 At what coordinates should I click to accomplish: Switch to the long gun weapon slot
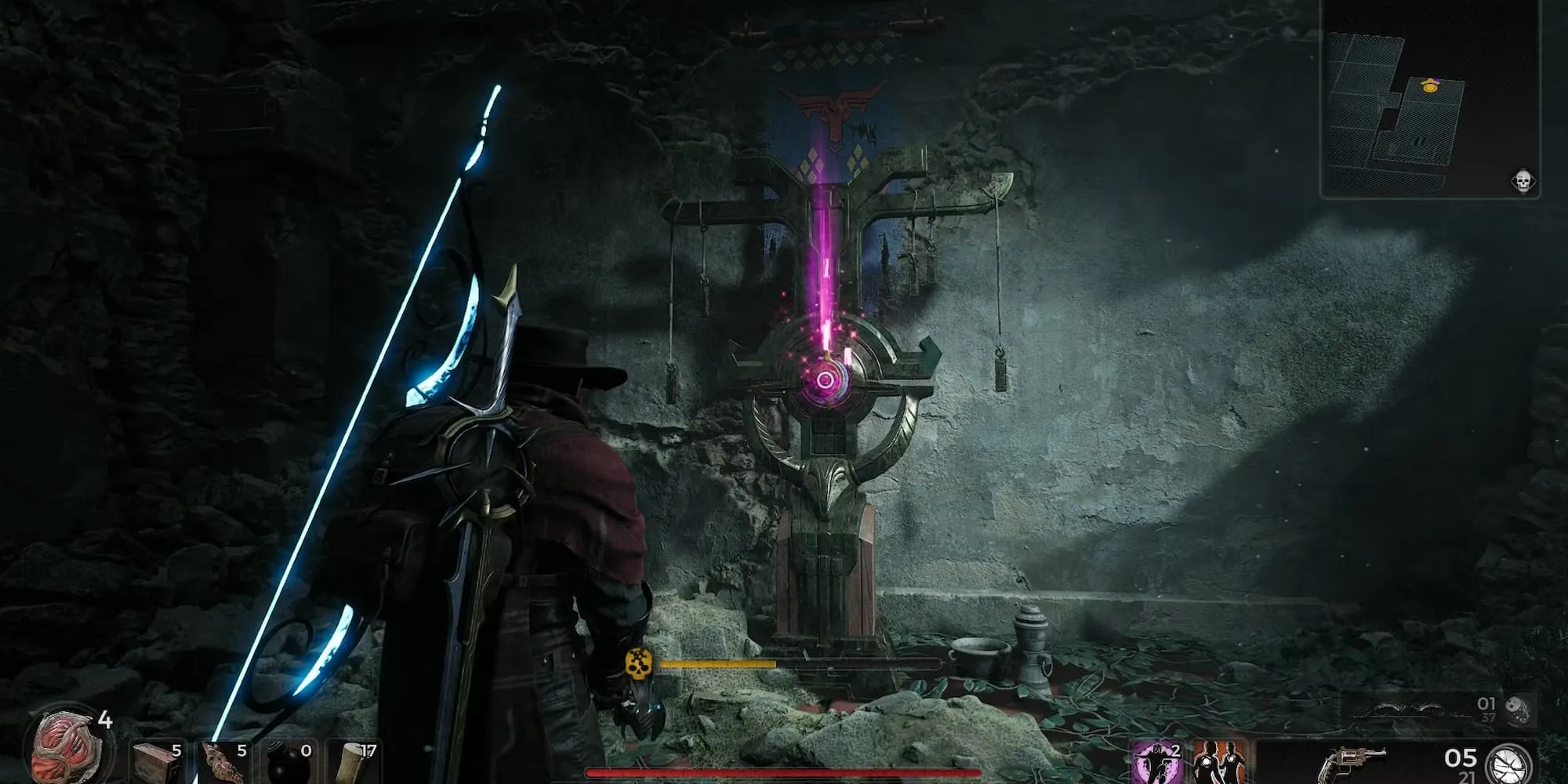tap(1411, 712)
